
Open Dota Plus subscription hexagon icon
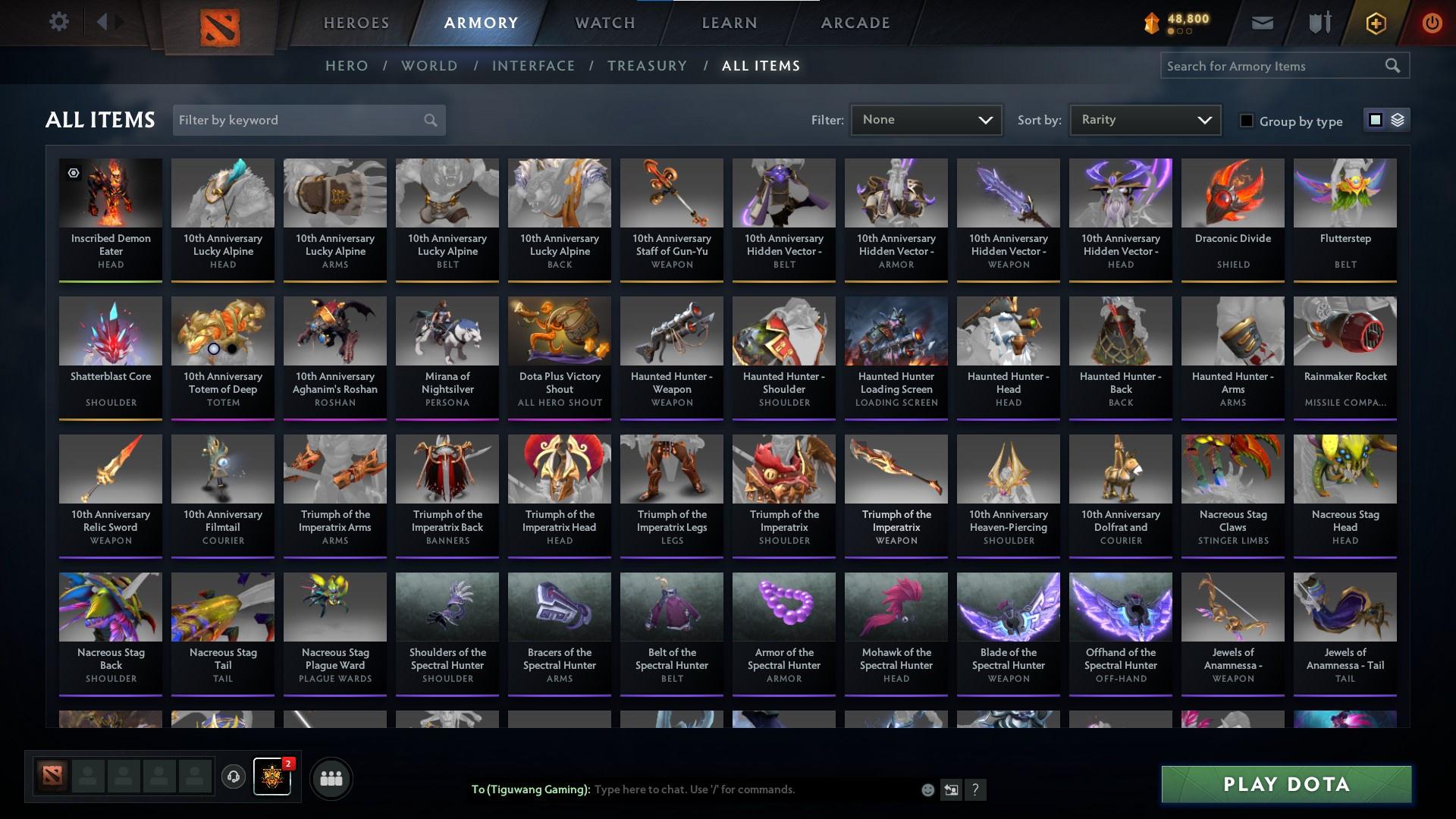[1375, 22]
